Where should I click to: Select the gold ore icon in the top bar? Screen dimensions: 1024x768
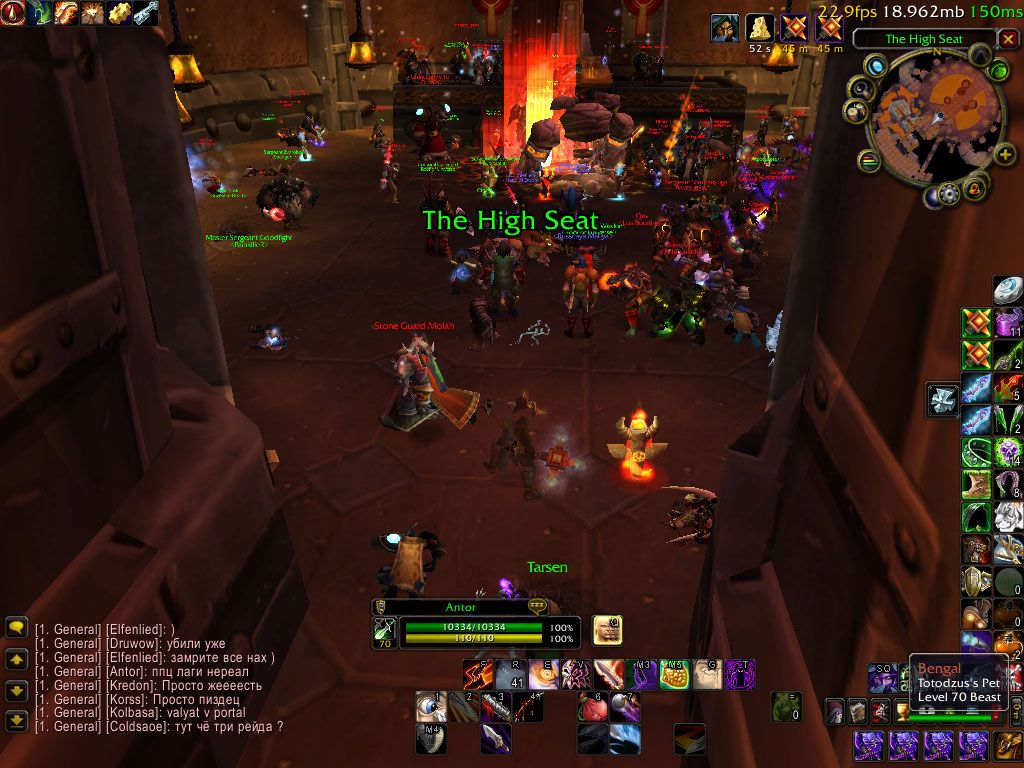pos(119,13)
